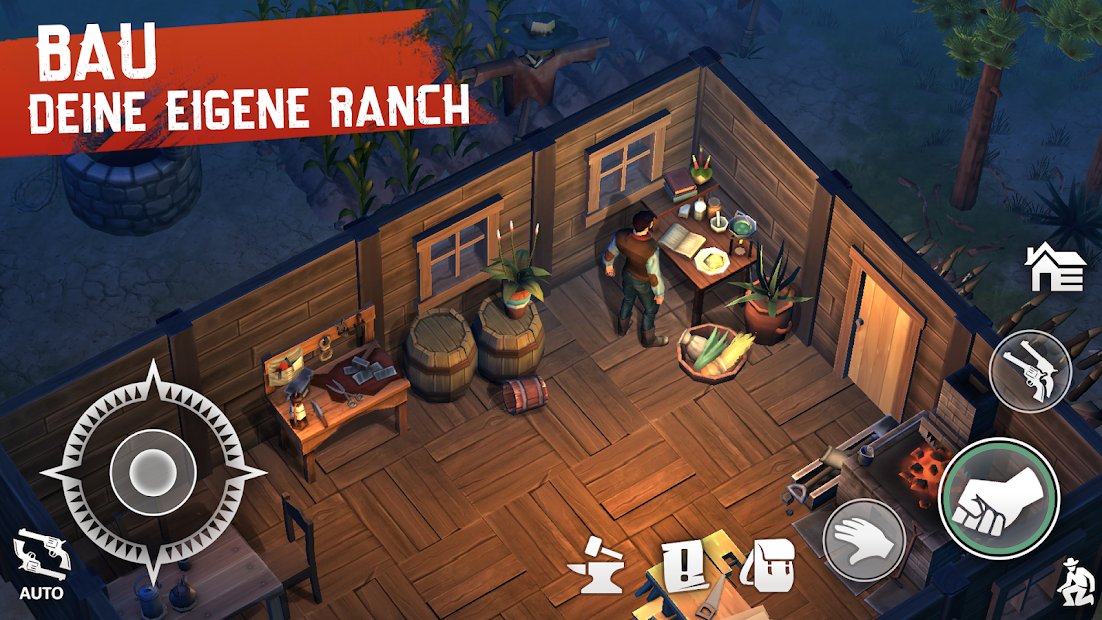Select the revolver weapon button
Image resolution: width=1102 pixels, height=620 pixels.
pos(1030,370)
